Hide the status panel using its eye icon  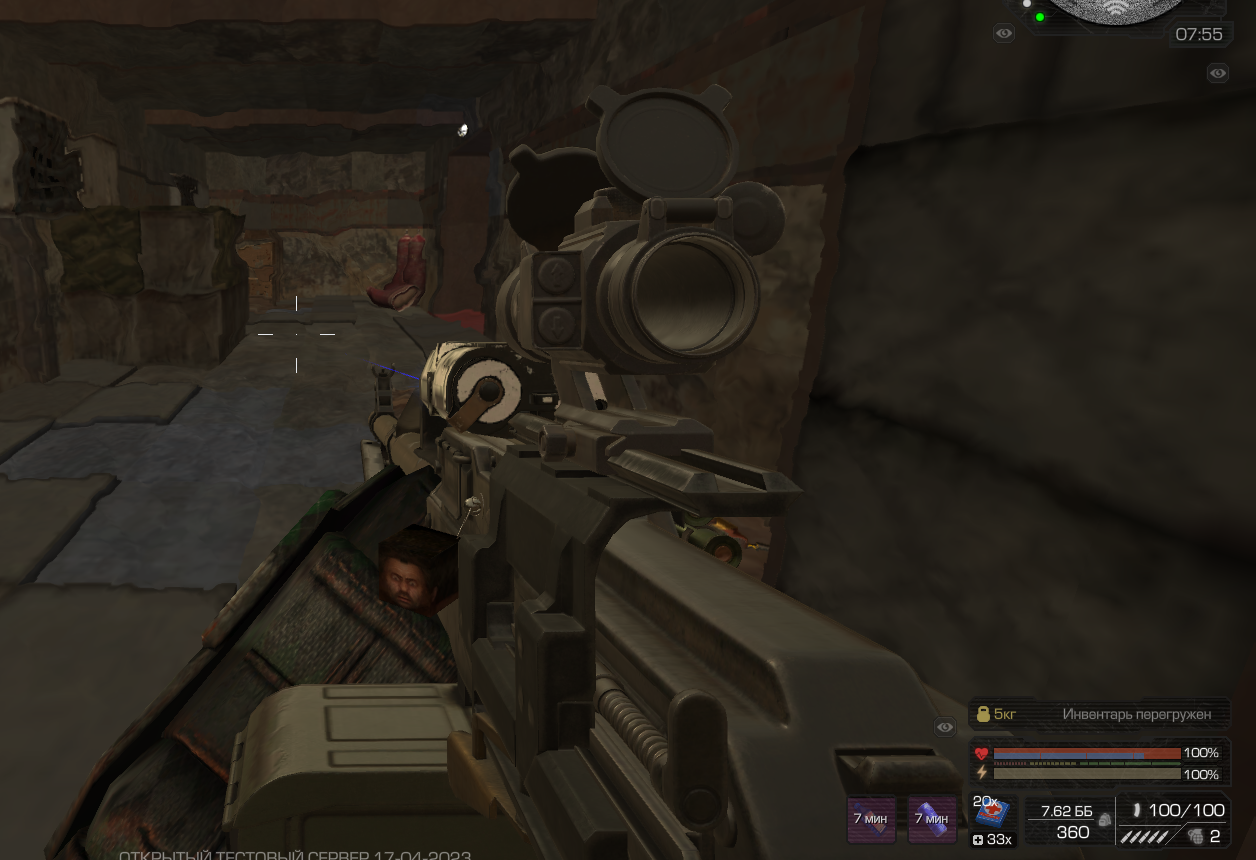click(x=945, y=727)
